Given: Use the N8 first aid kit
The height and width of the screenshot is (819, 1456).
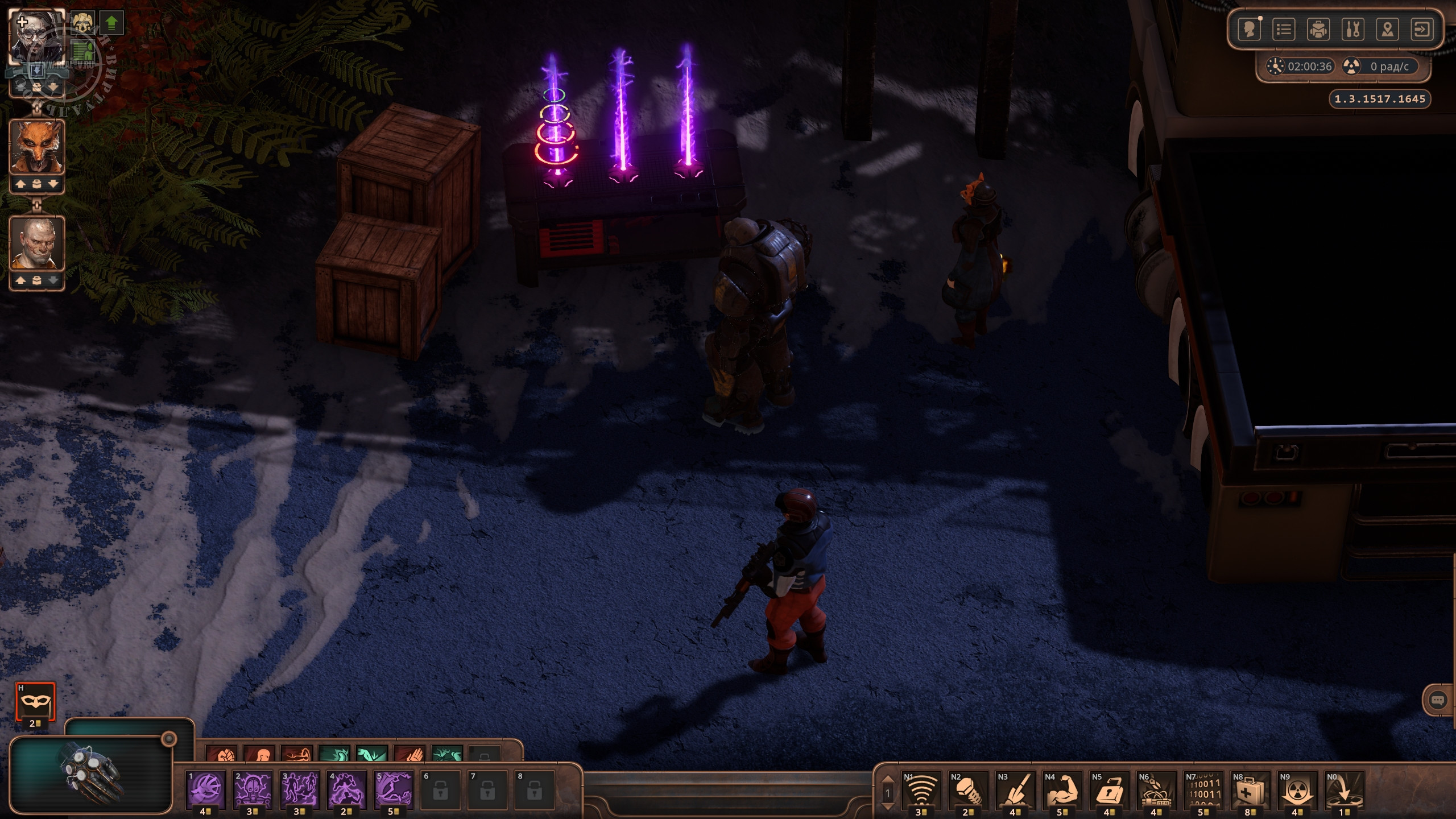Looking at the screenshot, I should click(x=1250, y=790).
